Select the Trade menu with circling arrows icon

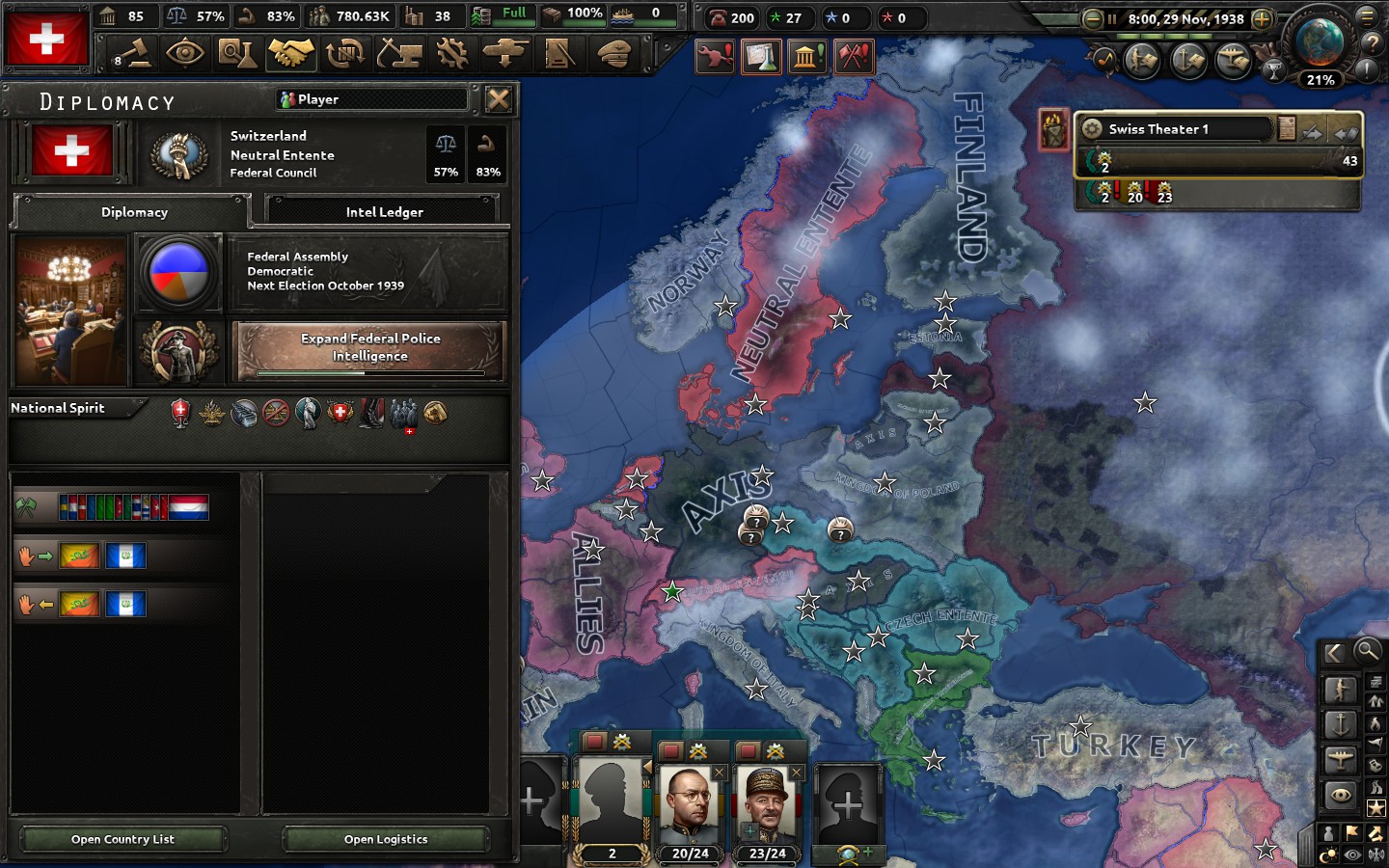pyautogui.click(x=347, y=55)
